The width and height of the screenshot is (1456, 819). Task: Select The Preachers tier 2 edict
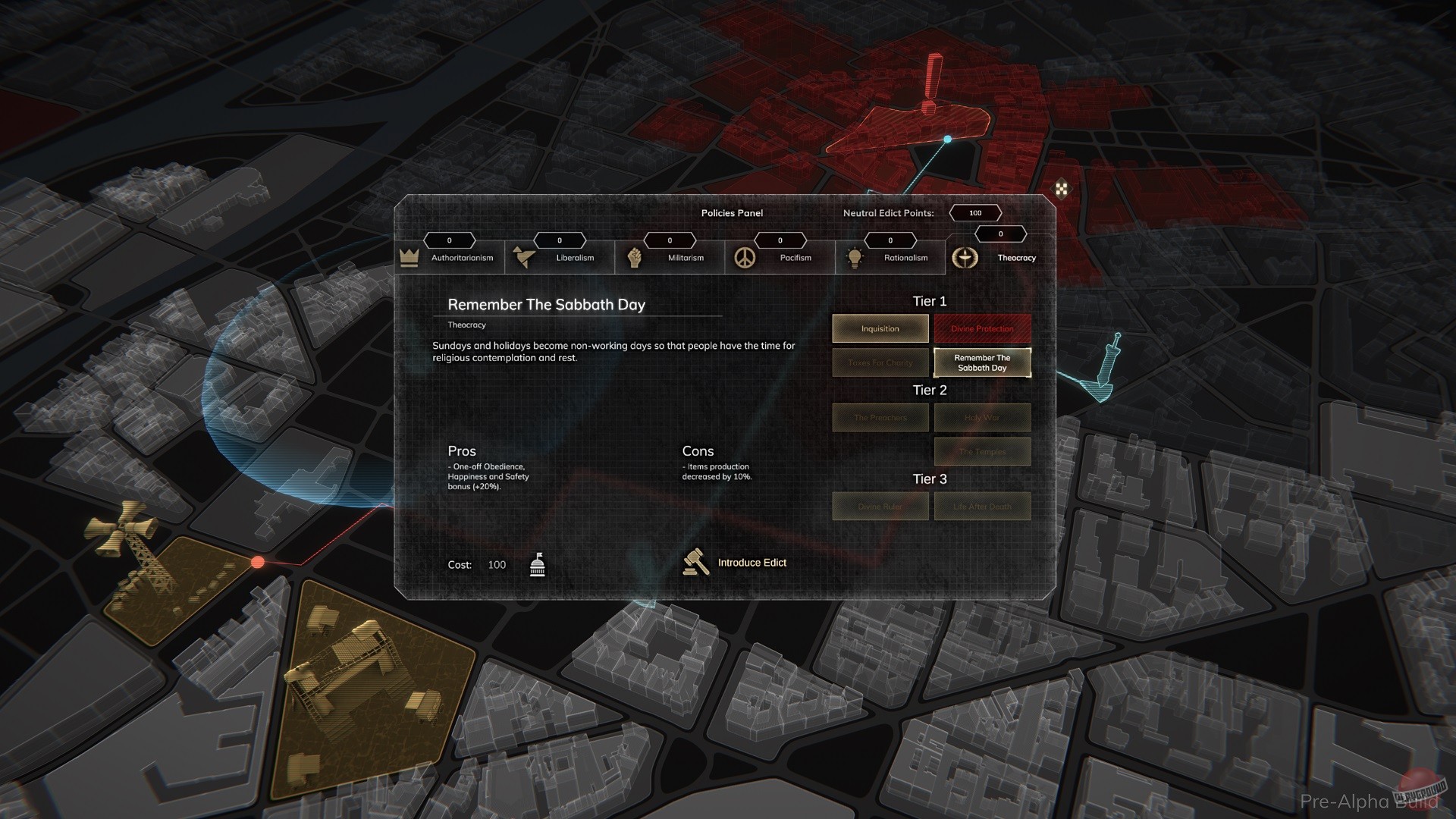(x=880, y=417)
